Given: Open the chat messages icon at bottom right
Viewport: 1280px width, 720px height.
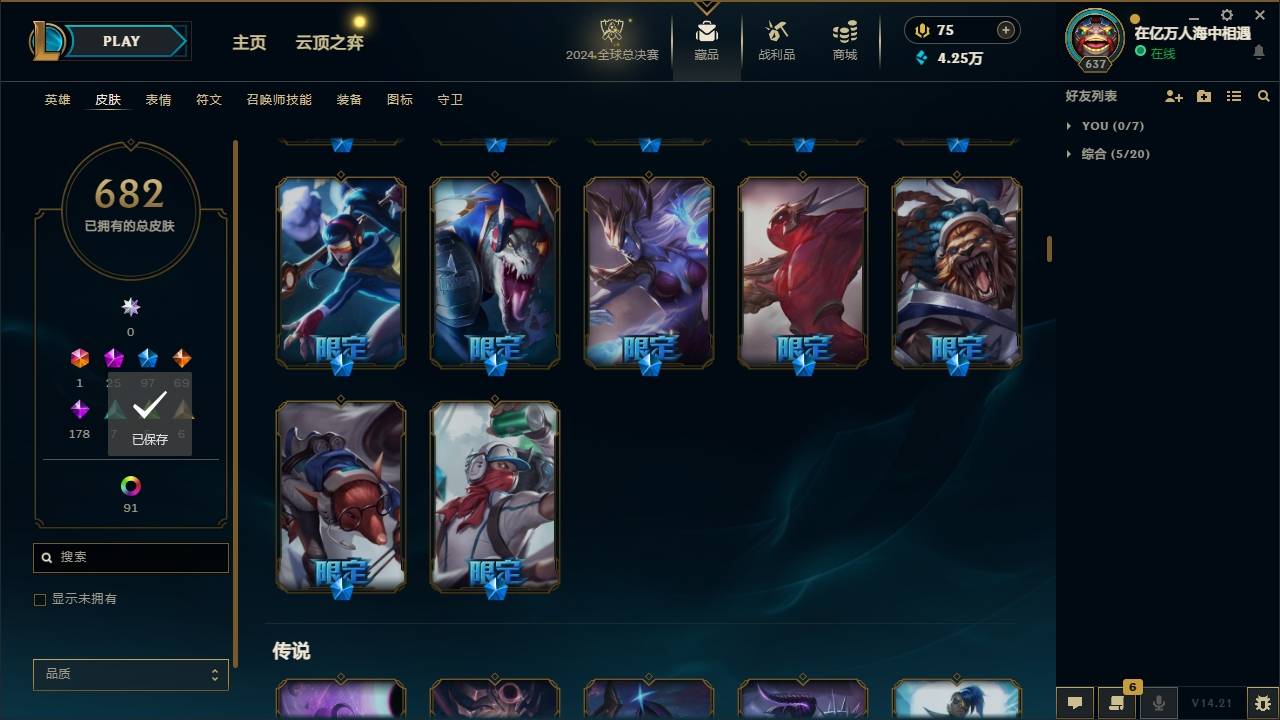Looking at the screenshot, I should 1074,703.
